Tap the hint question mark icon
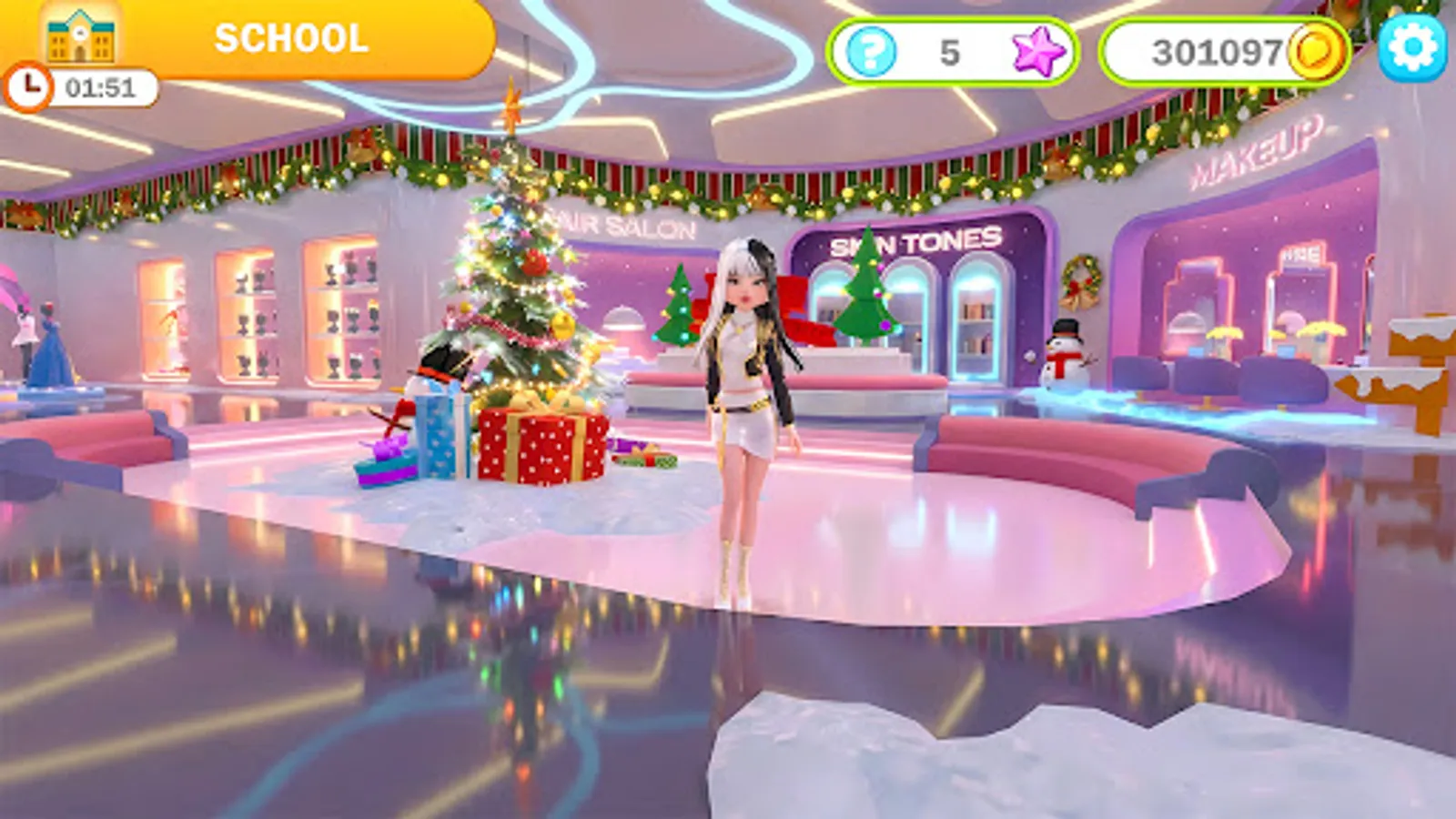 (x=871, y=52)
